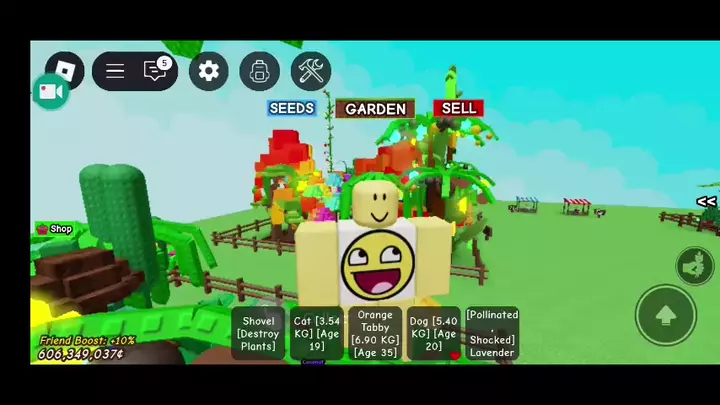Open the gear settings menu

pyautogui.click(x=209, y=71)
